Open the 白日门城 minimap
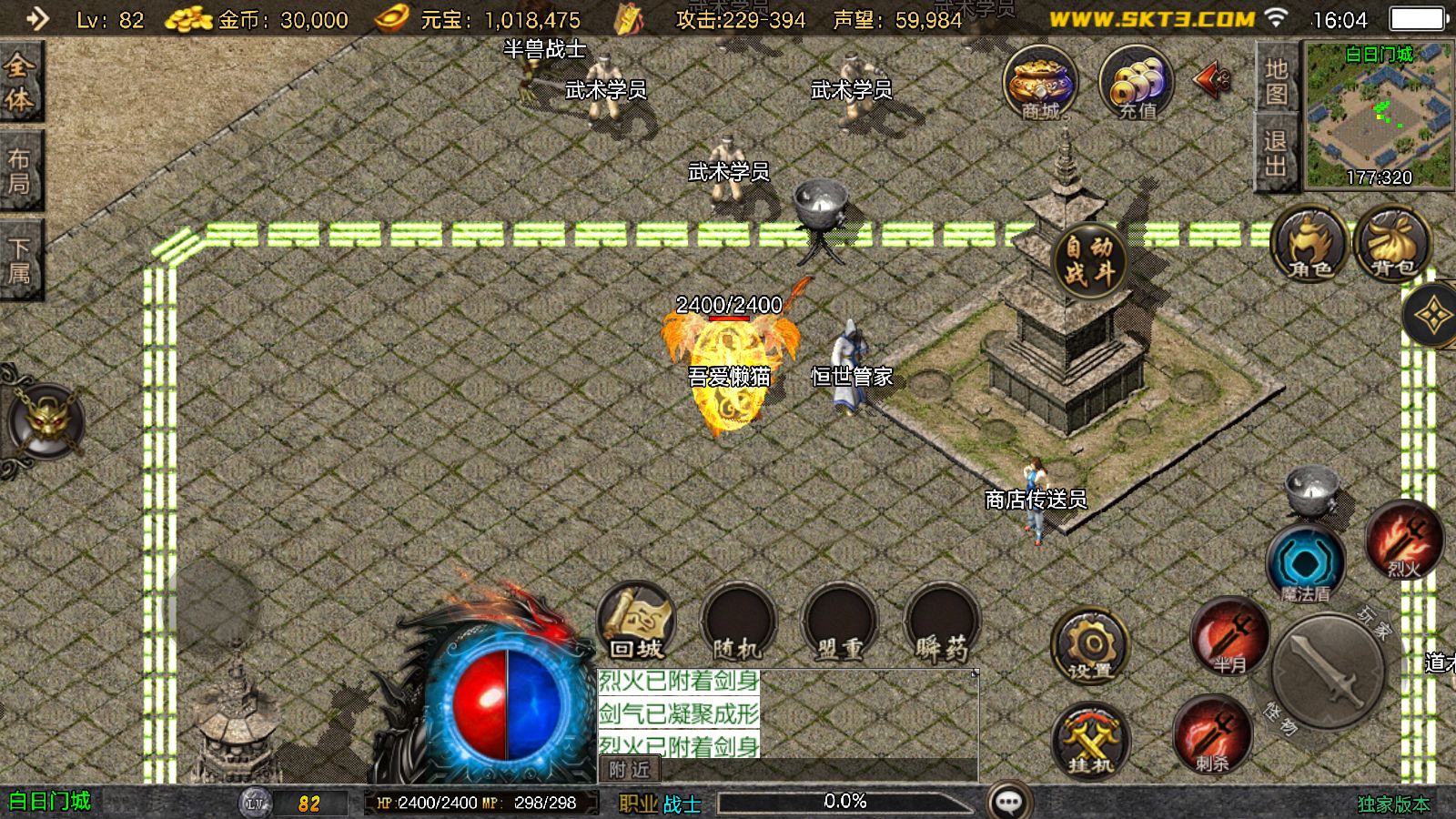Viewport: 1456px width, 819px height. (1379, 114)
